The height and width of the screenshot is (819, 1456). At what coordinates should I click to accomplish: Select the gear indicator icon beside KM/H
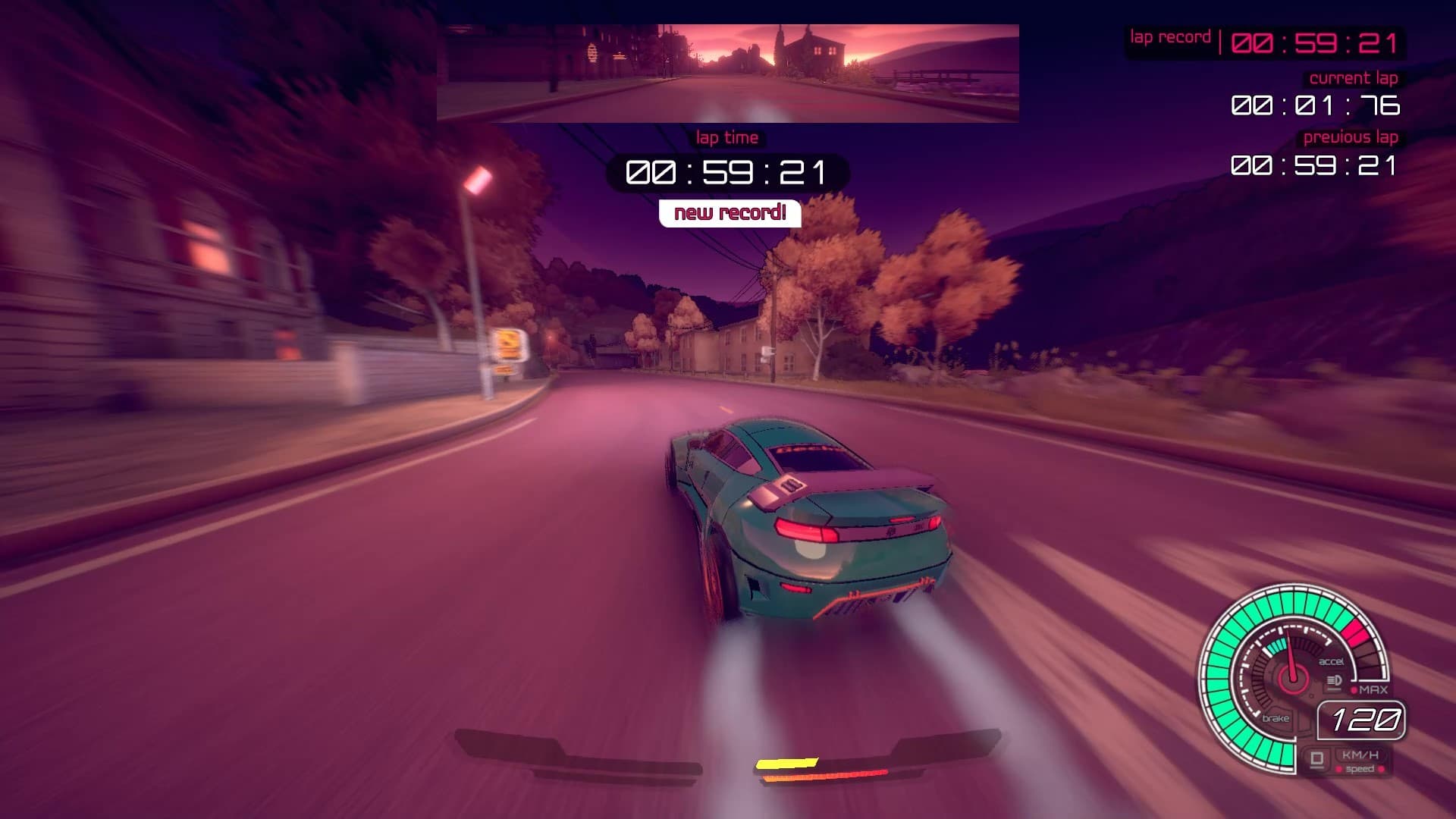[1318, 758]
